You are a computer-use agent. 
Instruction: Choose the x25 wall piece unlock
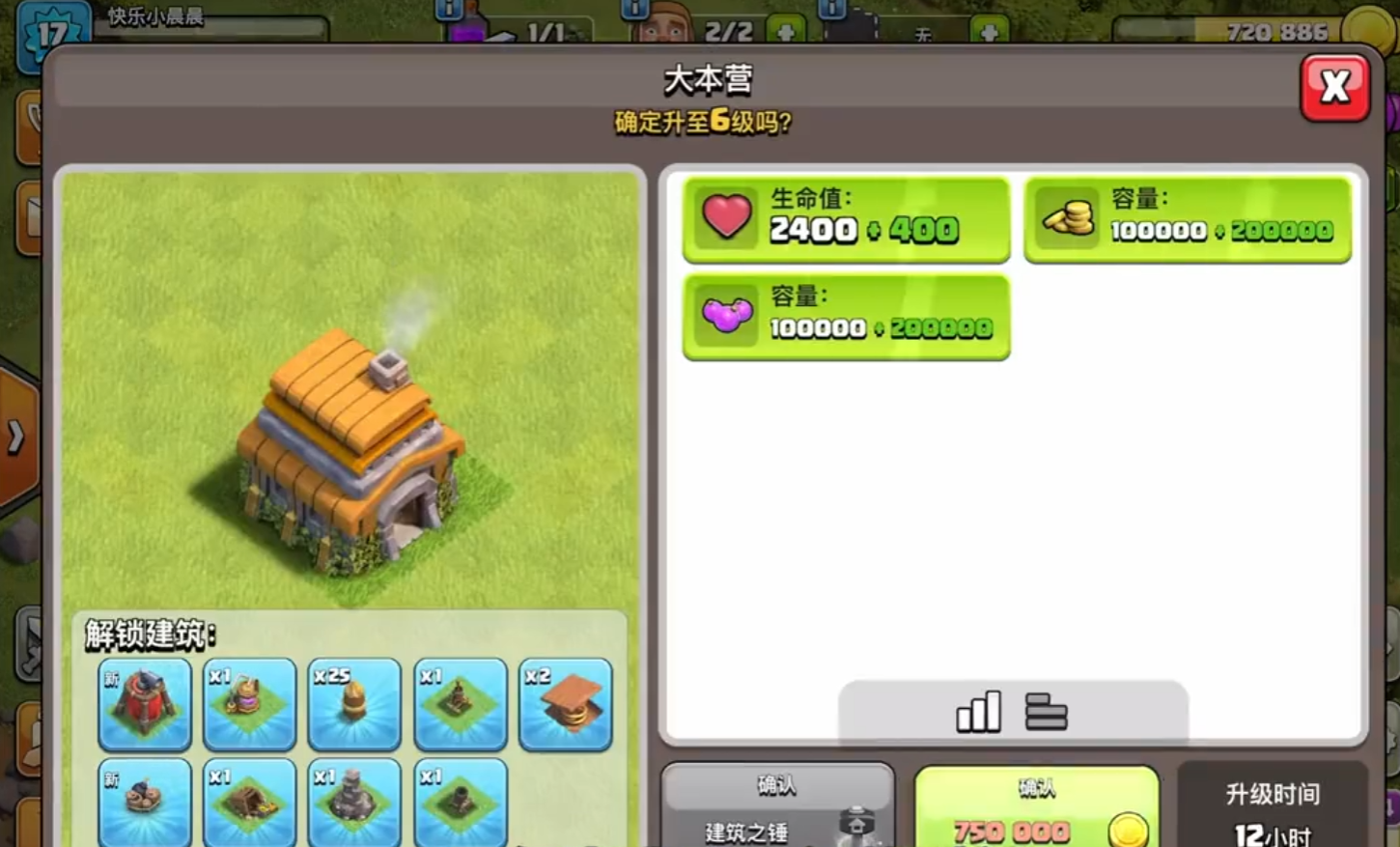(354, 705)
